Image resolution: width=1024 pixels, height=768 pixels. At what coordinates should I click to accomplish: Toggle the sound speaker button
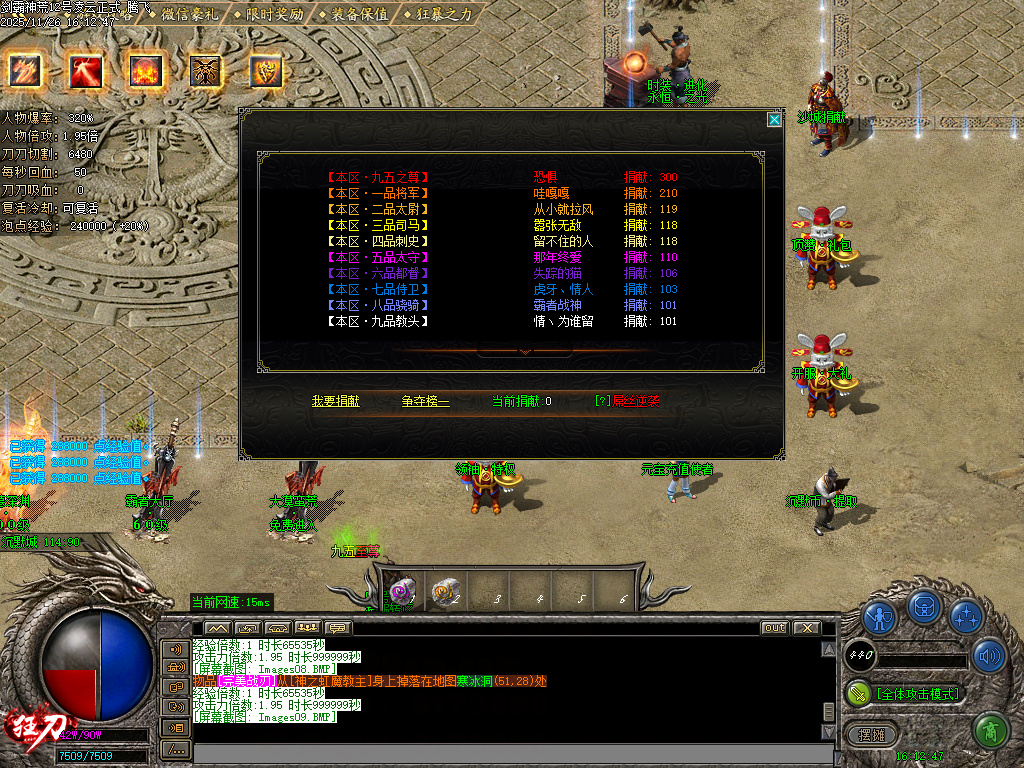pos(989,656)
